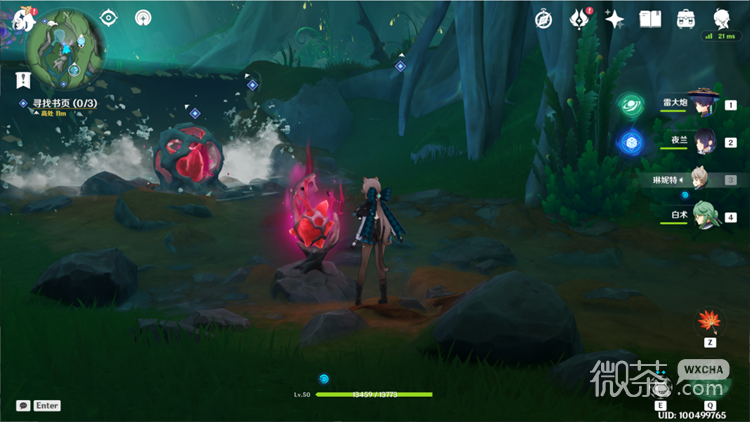Click the quest navigation bookmark icon
The height and width of the screenshot is (422, 750).
tap(22, 78)
